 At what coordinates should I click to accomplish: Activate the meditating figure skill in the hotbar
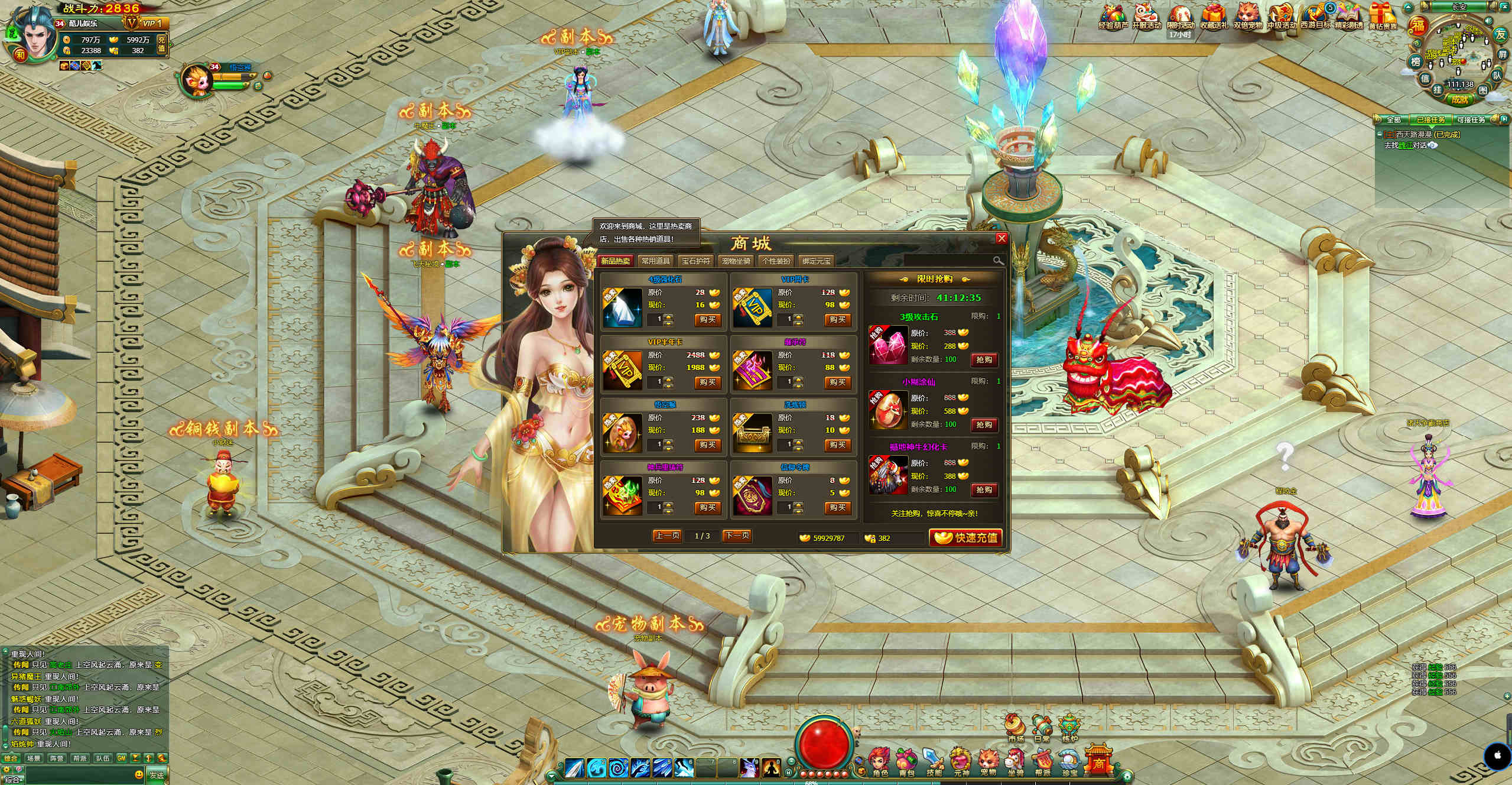(x=770, y=767)
